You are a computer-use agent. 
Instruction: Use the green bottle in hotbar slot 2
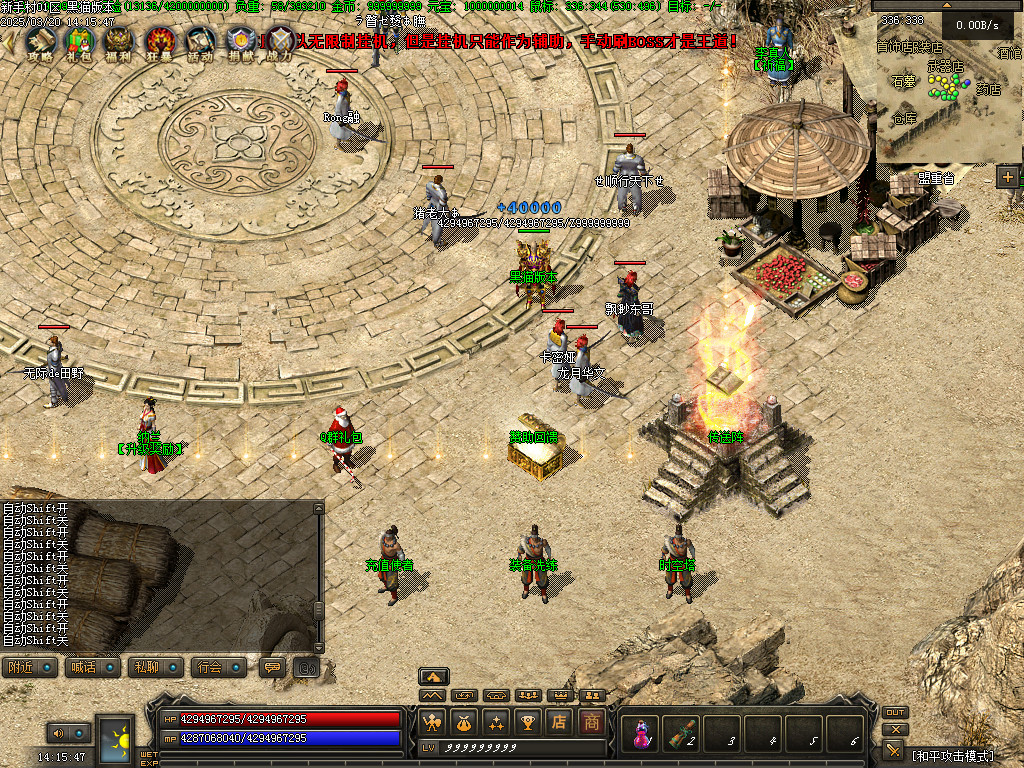[682, 733]
